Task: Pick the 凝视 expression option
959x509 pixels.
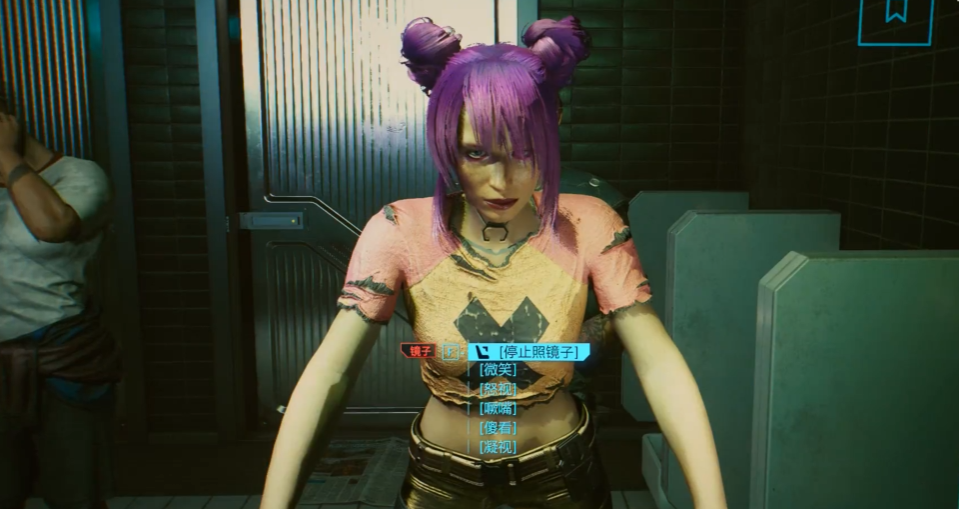Action: click(498, 446)
